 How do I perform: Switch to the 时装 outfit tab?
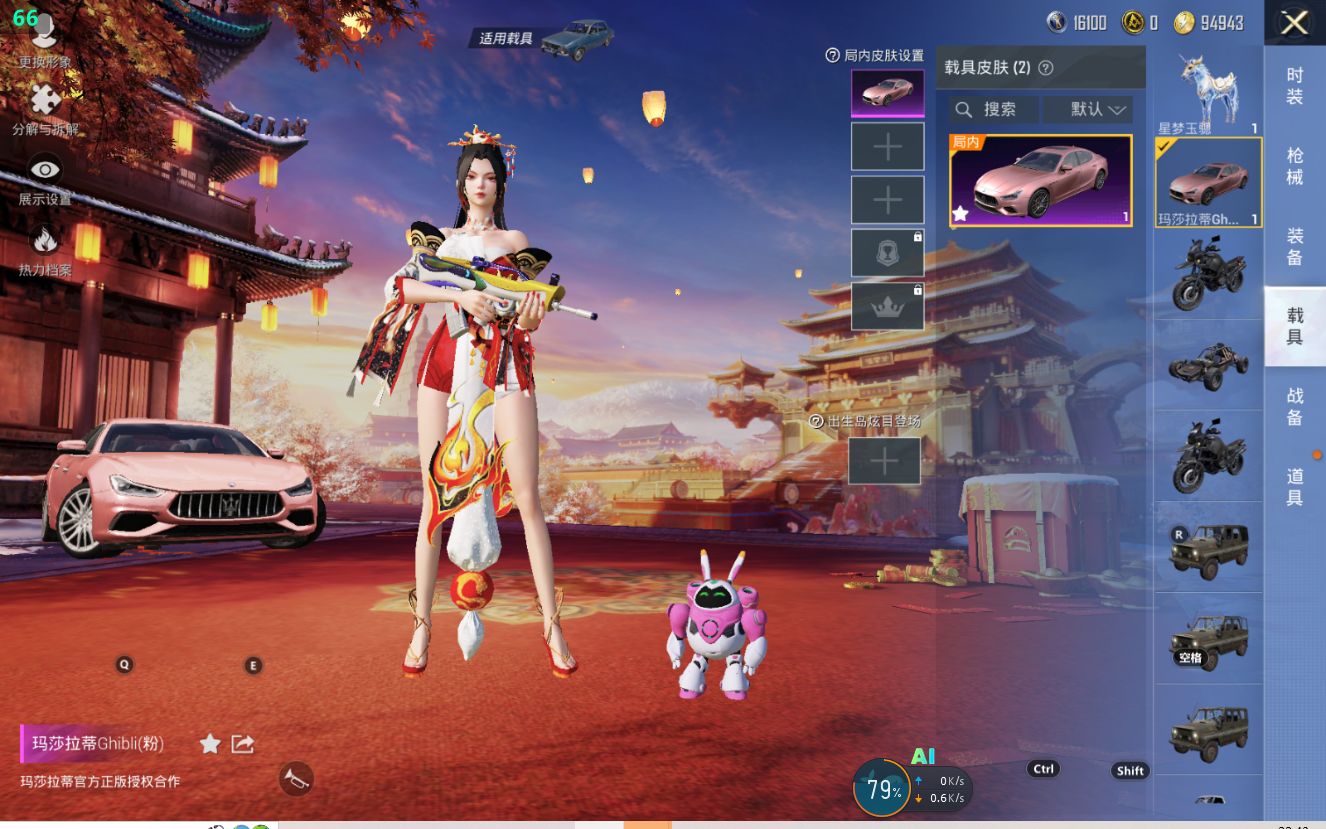pos(1294,86)
